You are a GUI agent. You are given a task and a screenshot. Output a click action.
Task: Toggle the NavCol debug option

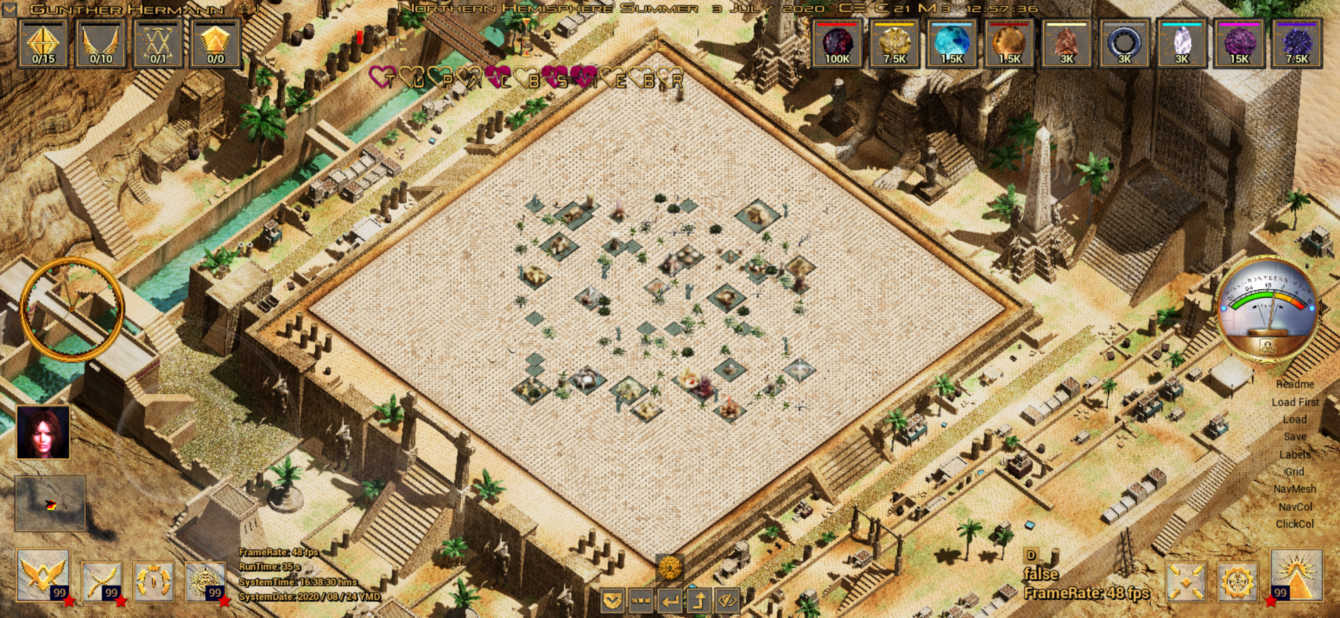click(x=1295, y=507)
